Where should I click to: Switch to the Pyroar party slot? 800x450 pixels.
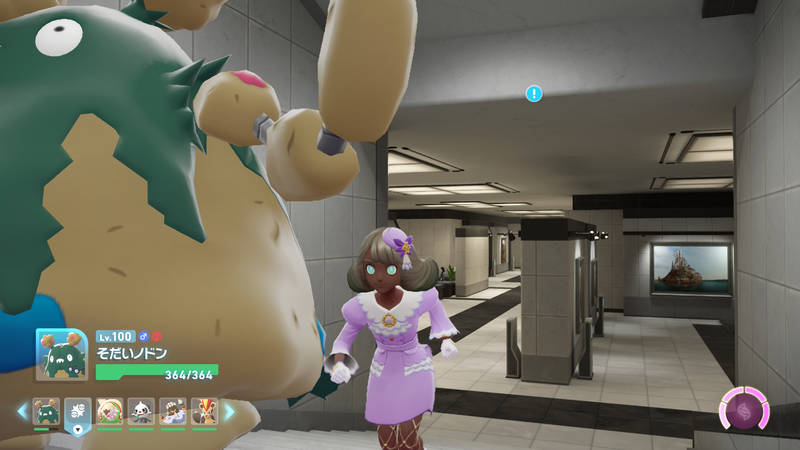coord(205,411)
